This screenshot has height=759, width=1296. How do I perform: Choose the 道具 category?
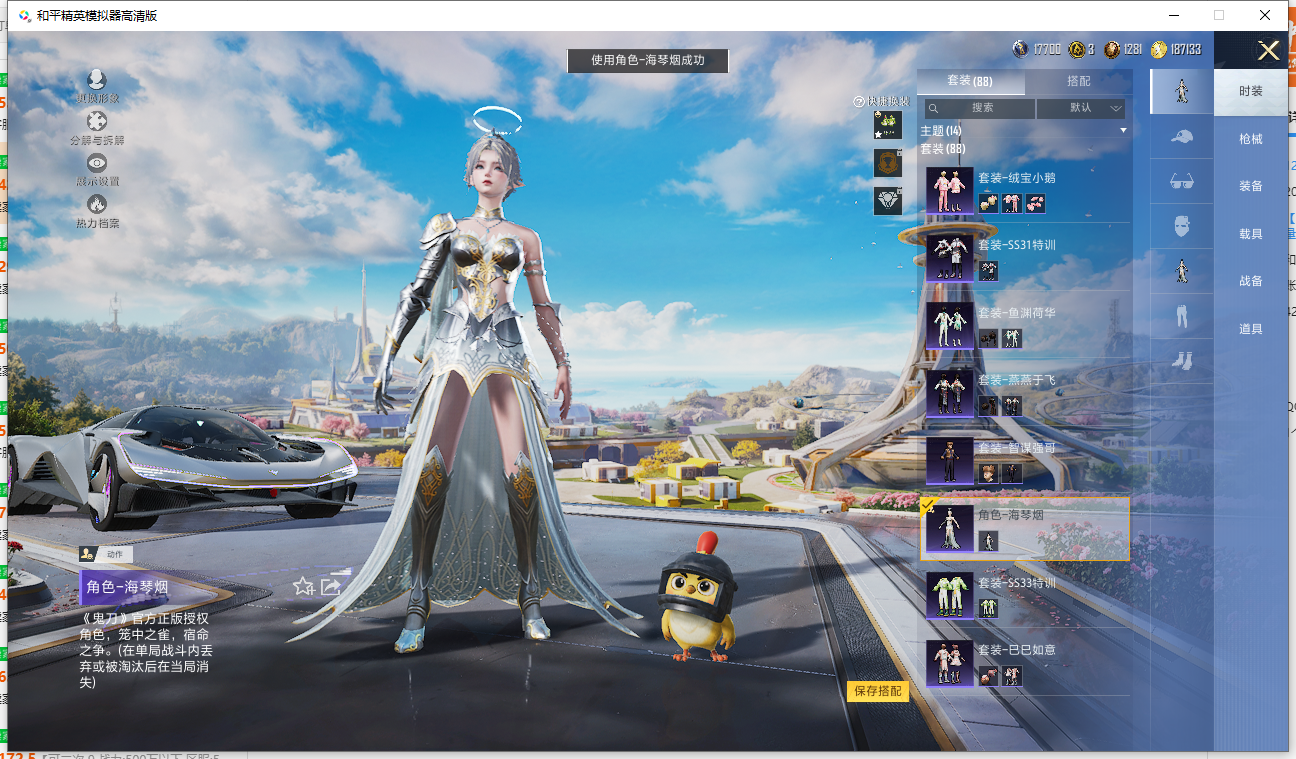(1250, 329)
